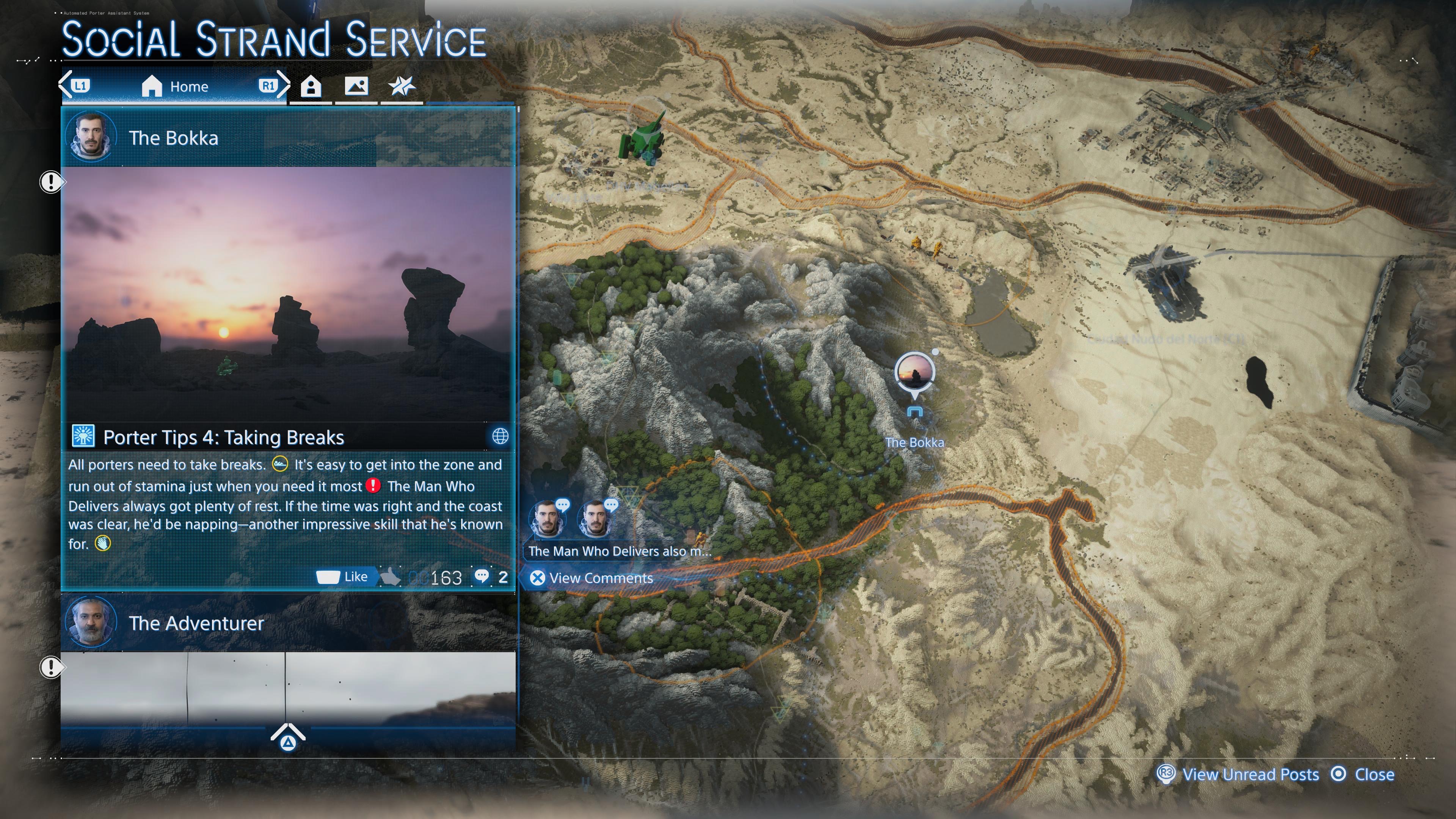Image resolution: width=1456 pixels, height=819 pixels.
Task: Open the starred posts tab
Action: pyautogui.click(x=402, y=86)
